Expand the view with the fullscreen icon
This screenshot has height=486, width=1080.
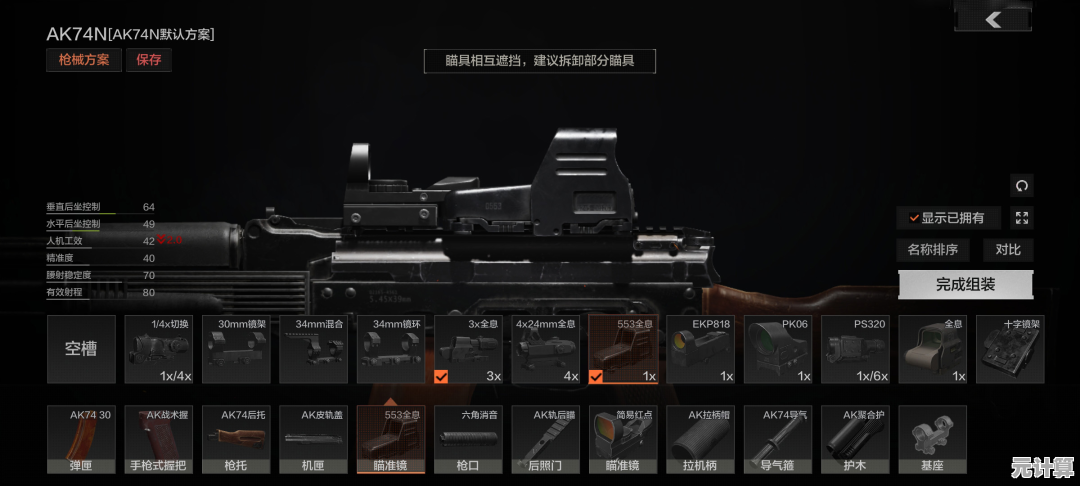click(1021, 218)
